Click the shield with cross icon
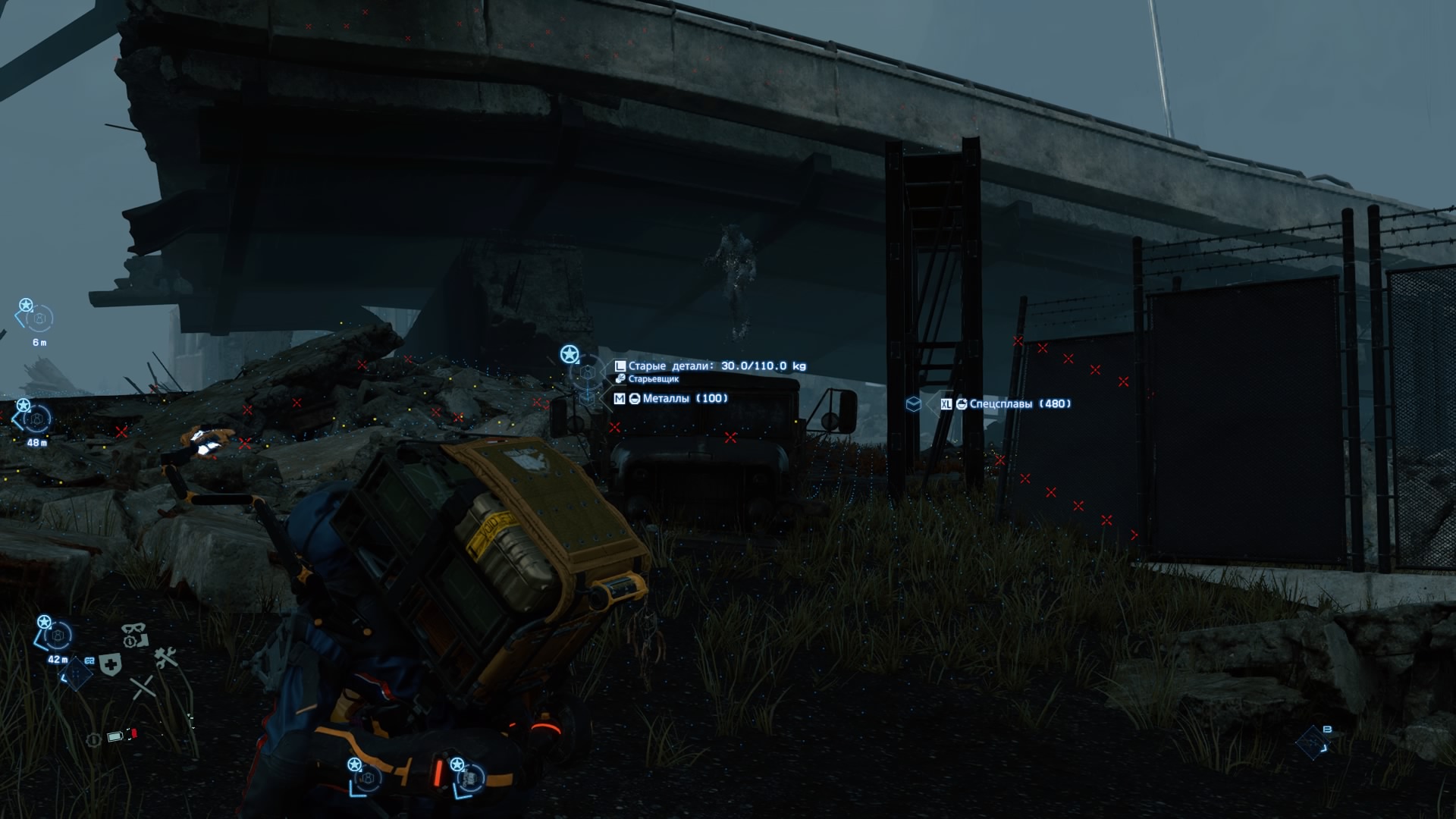The image size is (1456, 819). 111,665
